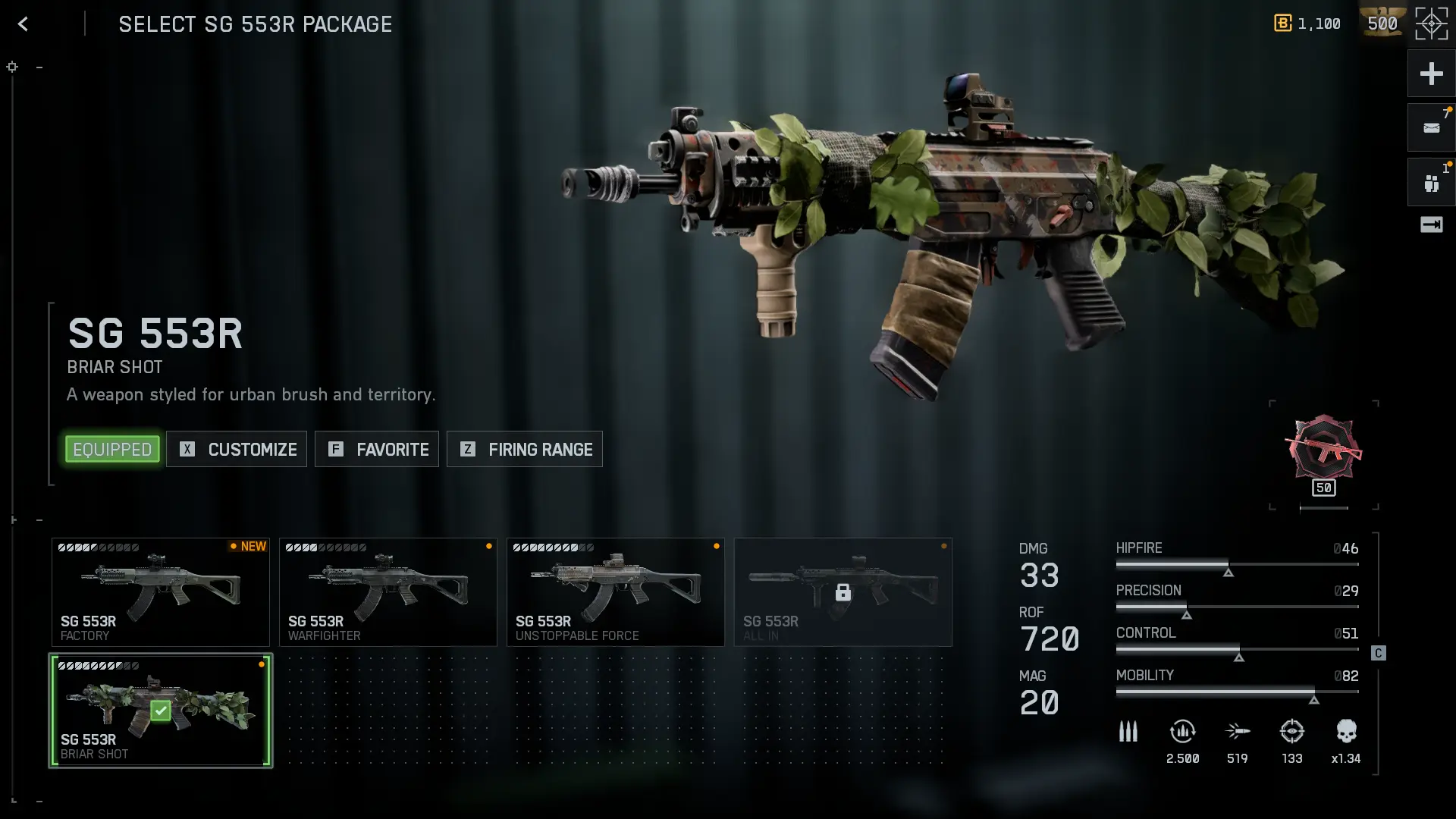Go back using the top-left arrow
1456x819 pixels.
coord(23,24)
